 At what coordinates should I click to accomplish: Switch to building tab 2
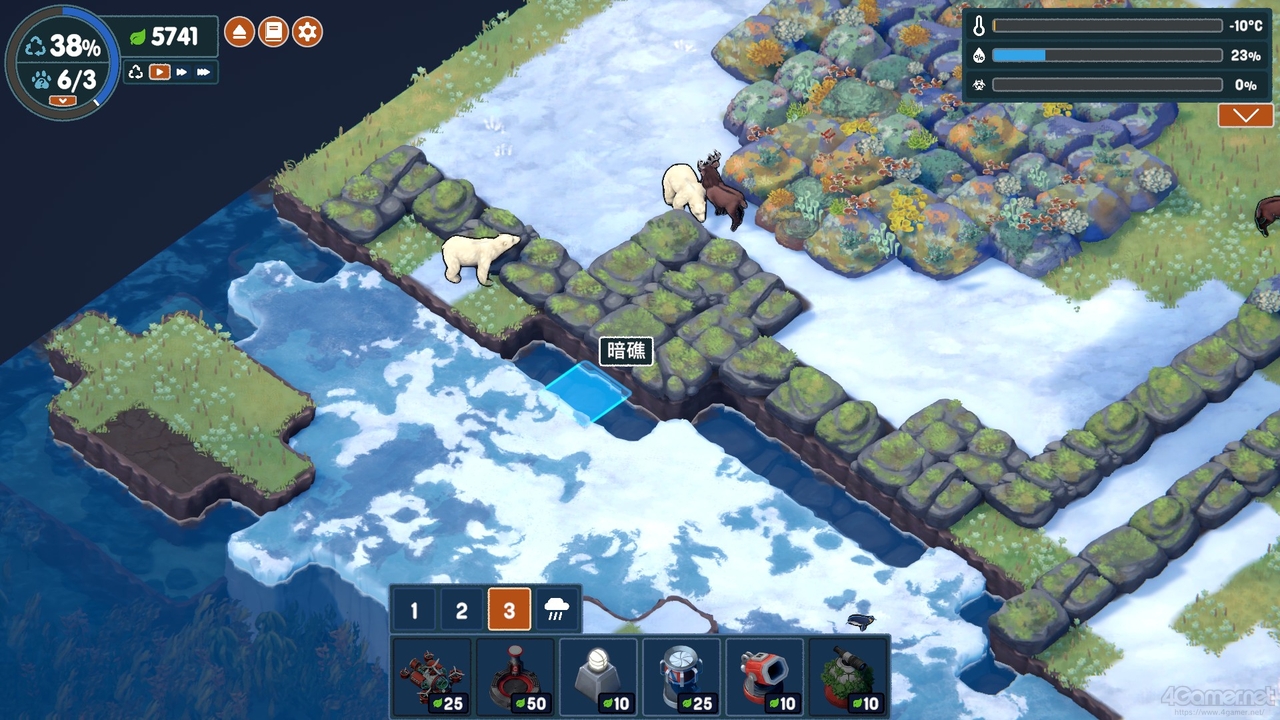461,610
